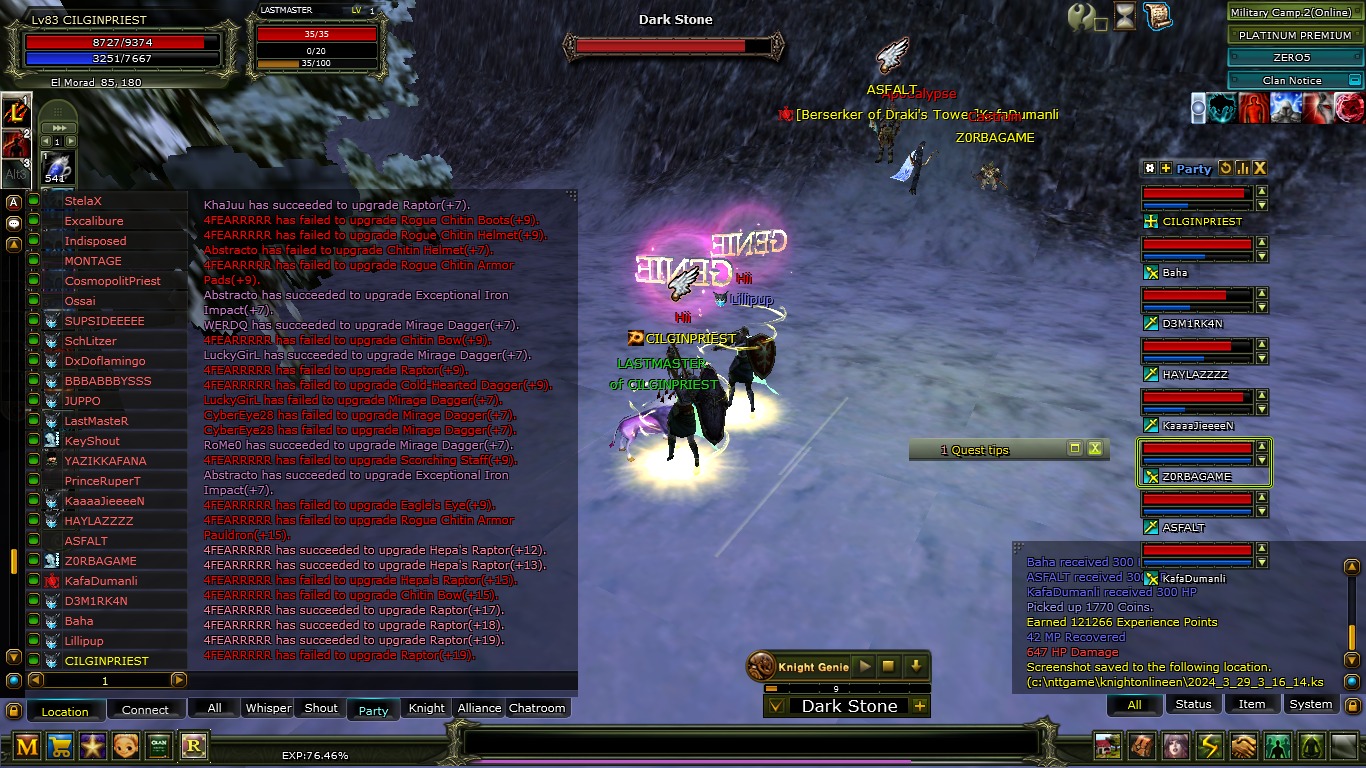Show the Item log tab
The height and width of the screenshot is (768, 1366).
1252,704
